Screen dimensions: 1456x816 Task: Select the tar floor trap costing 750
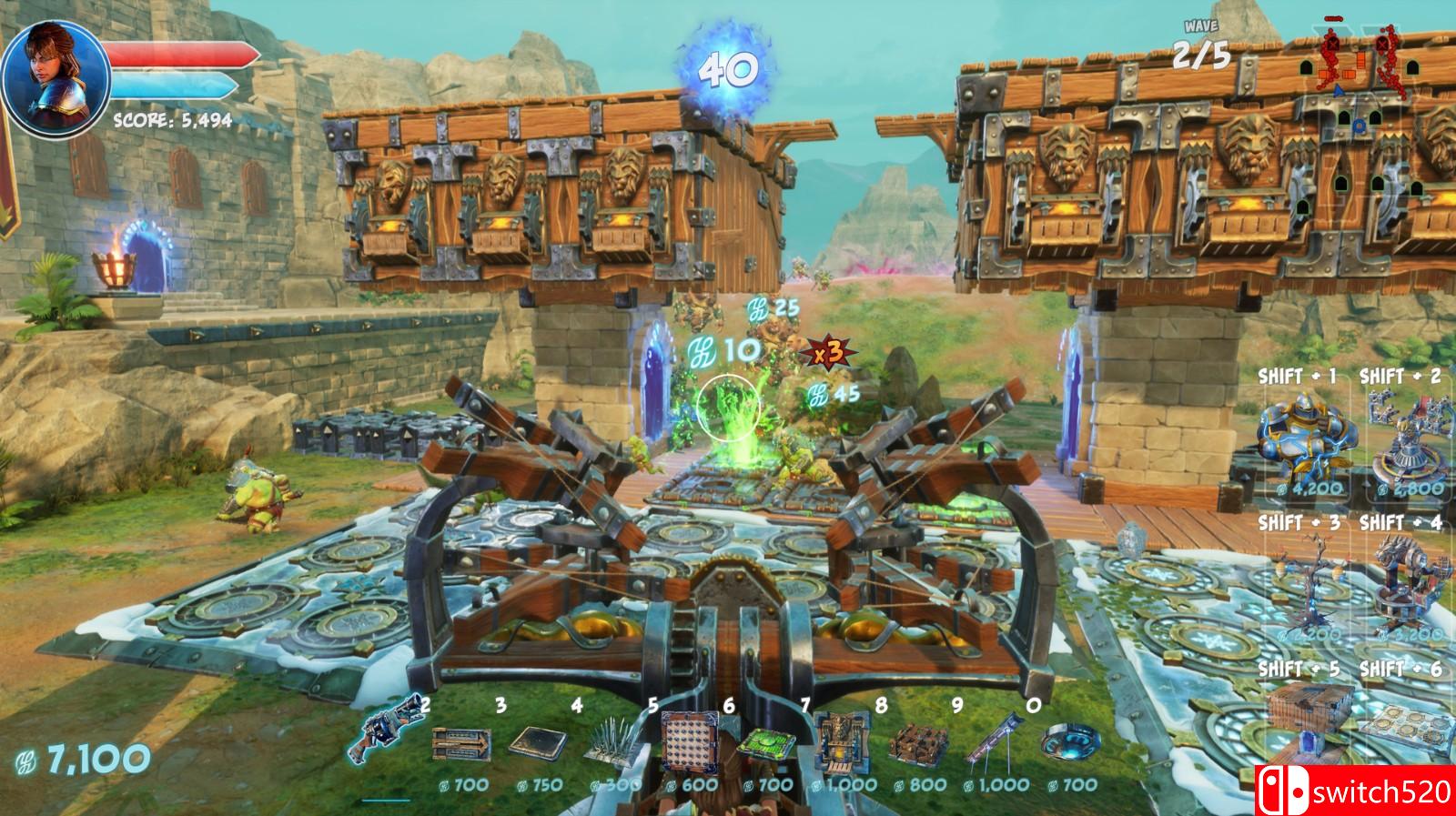[537, 743]
